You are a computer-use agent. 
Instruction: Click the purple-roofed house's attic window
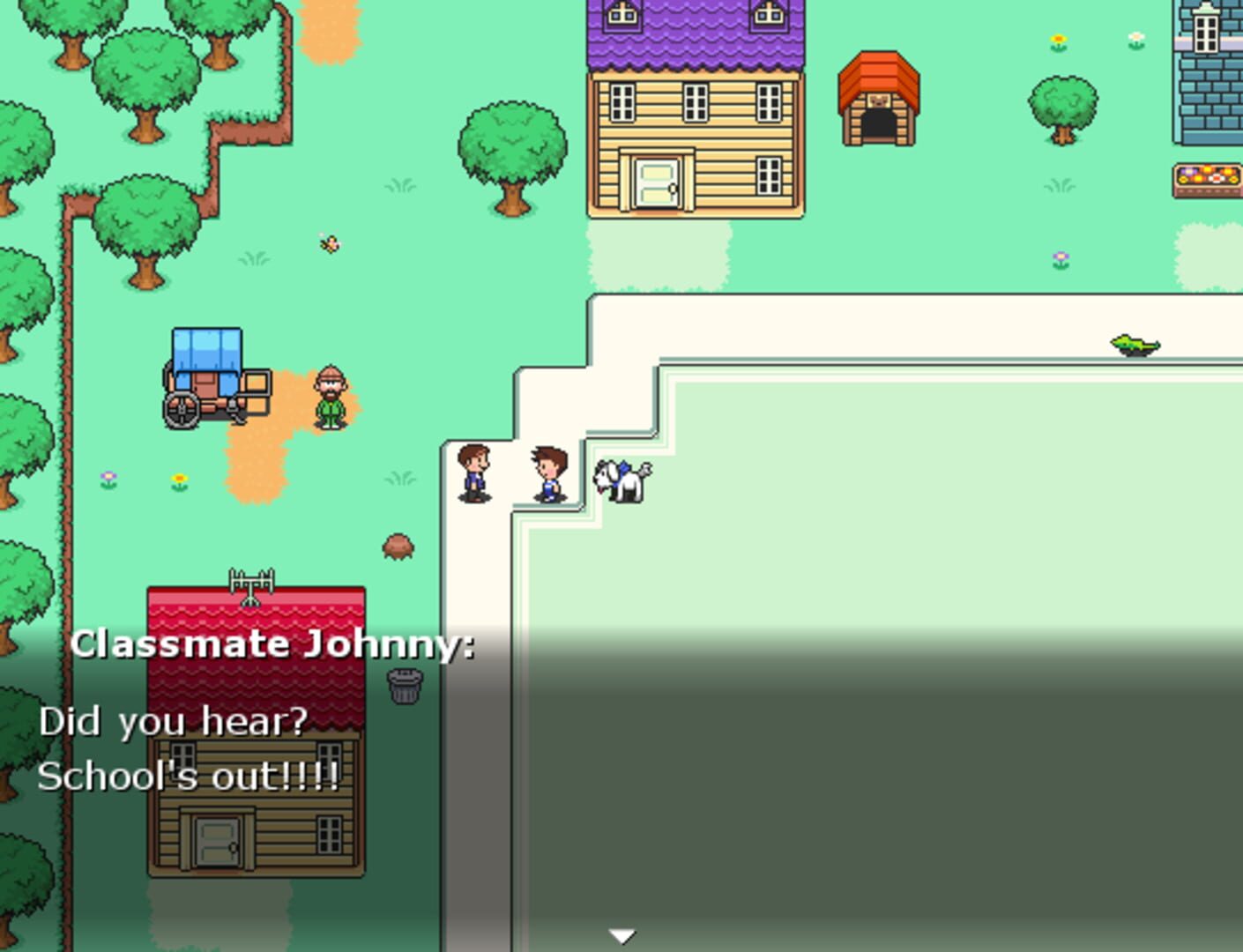(624, 16)
